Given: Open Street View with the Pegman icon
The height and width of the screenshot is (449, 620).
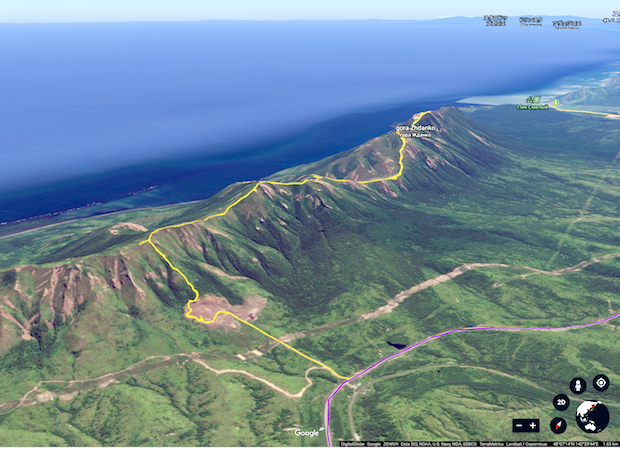Looking at the screenshot, I should coord(577,385).
